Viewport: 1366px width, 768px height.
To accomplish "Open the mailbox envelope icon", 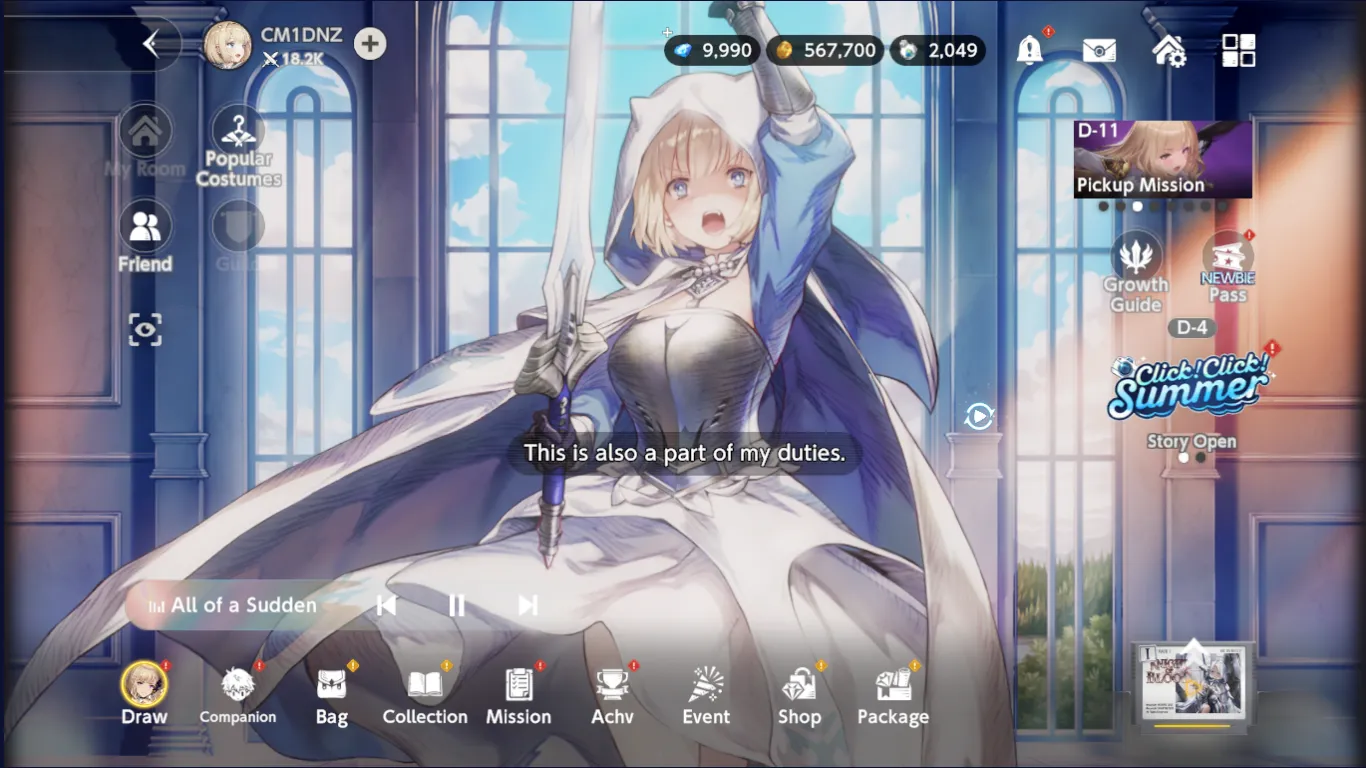I will [x=1099, y=50].
